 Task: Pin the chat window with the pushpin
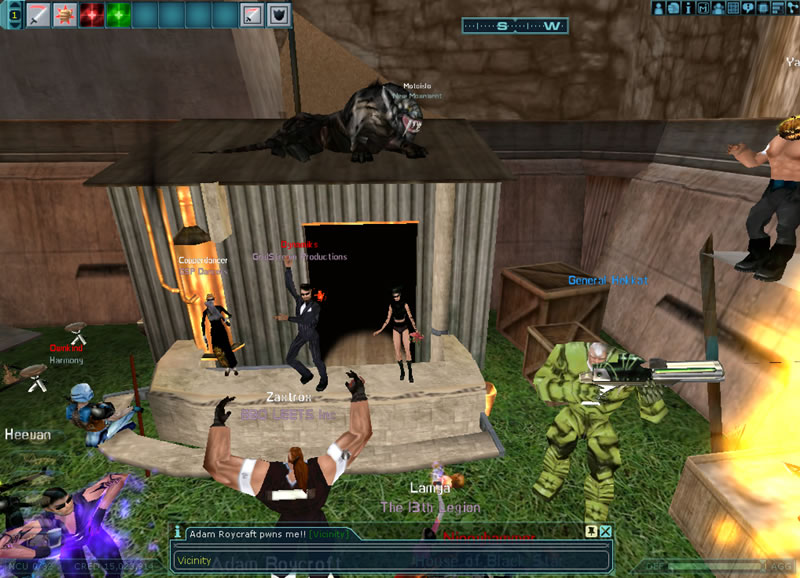pyautogui.click(x=591, y=532)
